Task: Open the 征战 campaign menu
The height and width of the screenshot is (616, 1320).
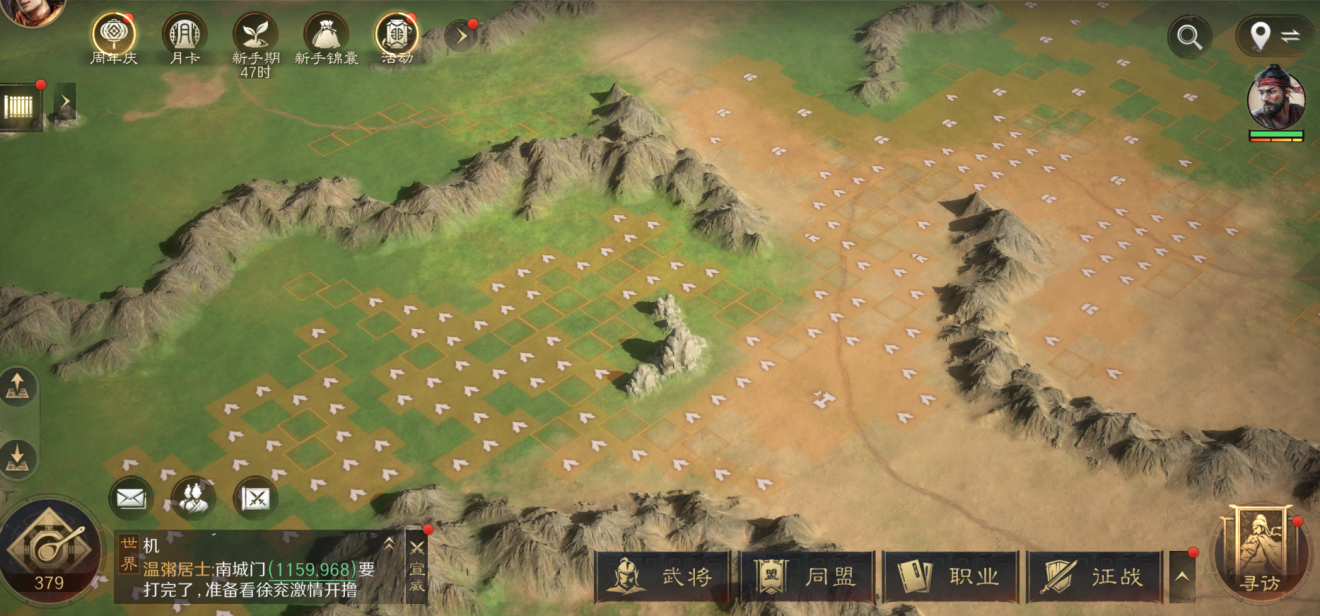Action: pos(1094,577)
